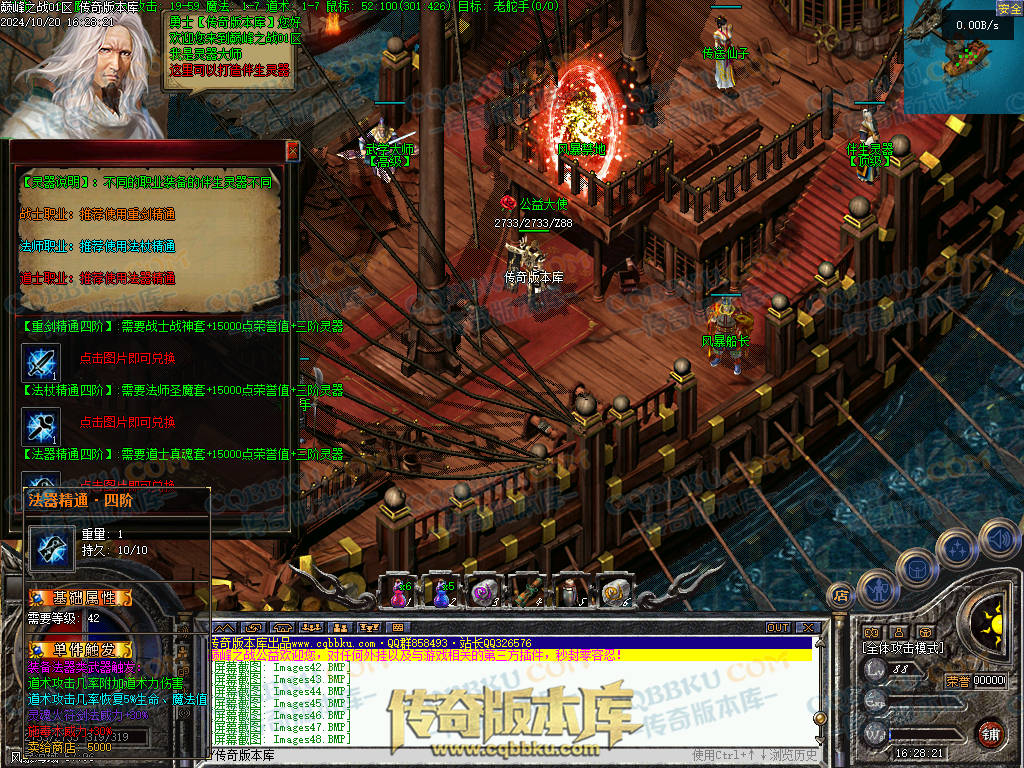Open the skills sparkle round button
Viewport: 1024px width, 768px height.
[x=957, y=547]
